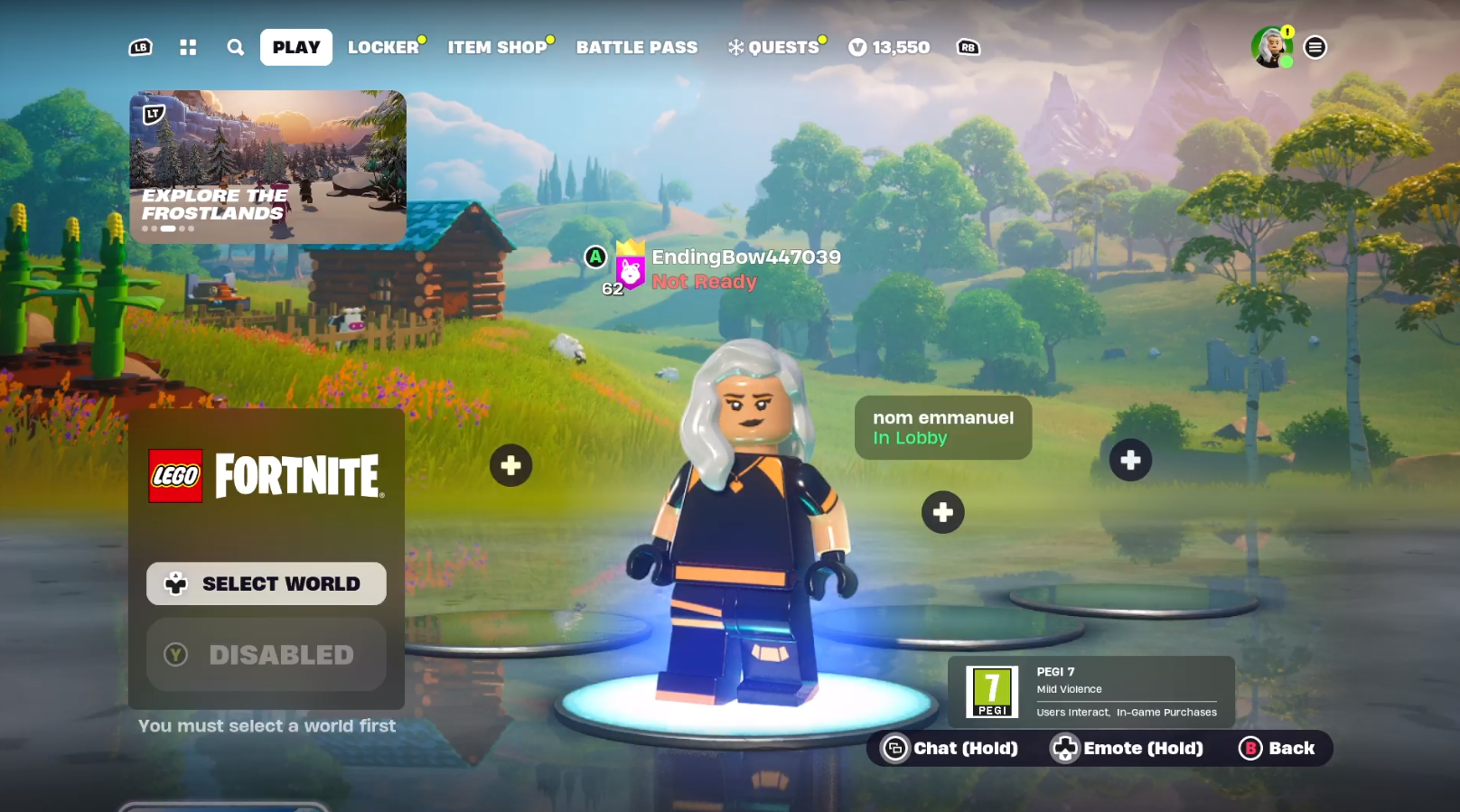Go to the Item Shop tab
The height and width of the screenshot is (812, 1460).
(498, 48)
